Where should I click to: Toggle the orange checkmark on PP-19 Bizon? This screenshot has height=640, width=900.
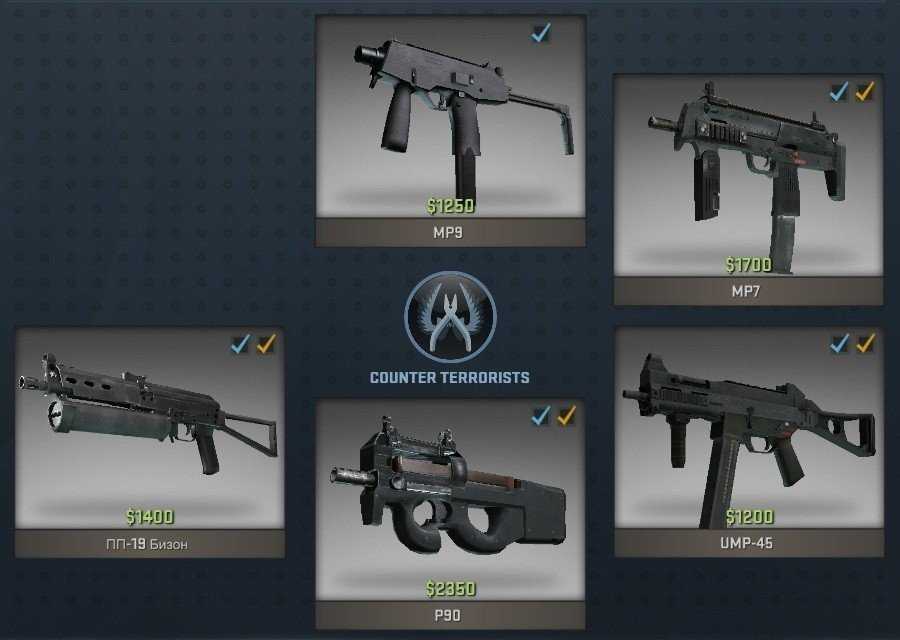(266, 345)
